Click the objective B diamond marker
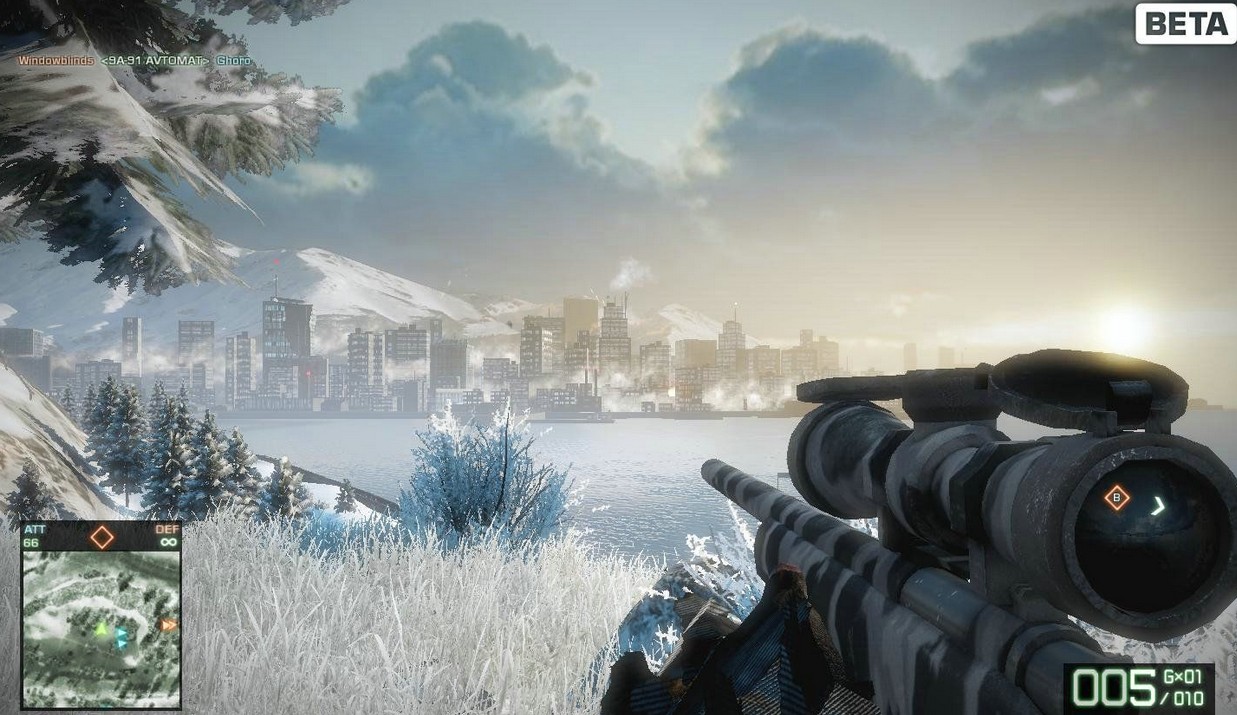This screenshot has height=715, width=1237. click(x=1116, y=498)
